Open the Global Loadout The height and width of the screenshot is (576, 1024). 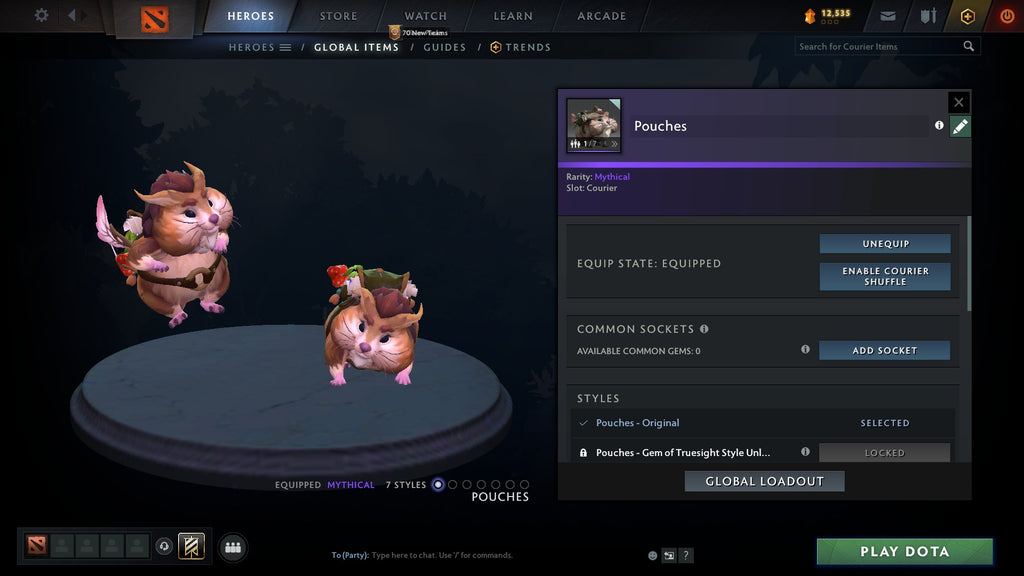[x=764, y=481]
